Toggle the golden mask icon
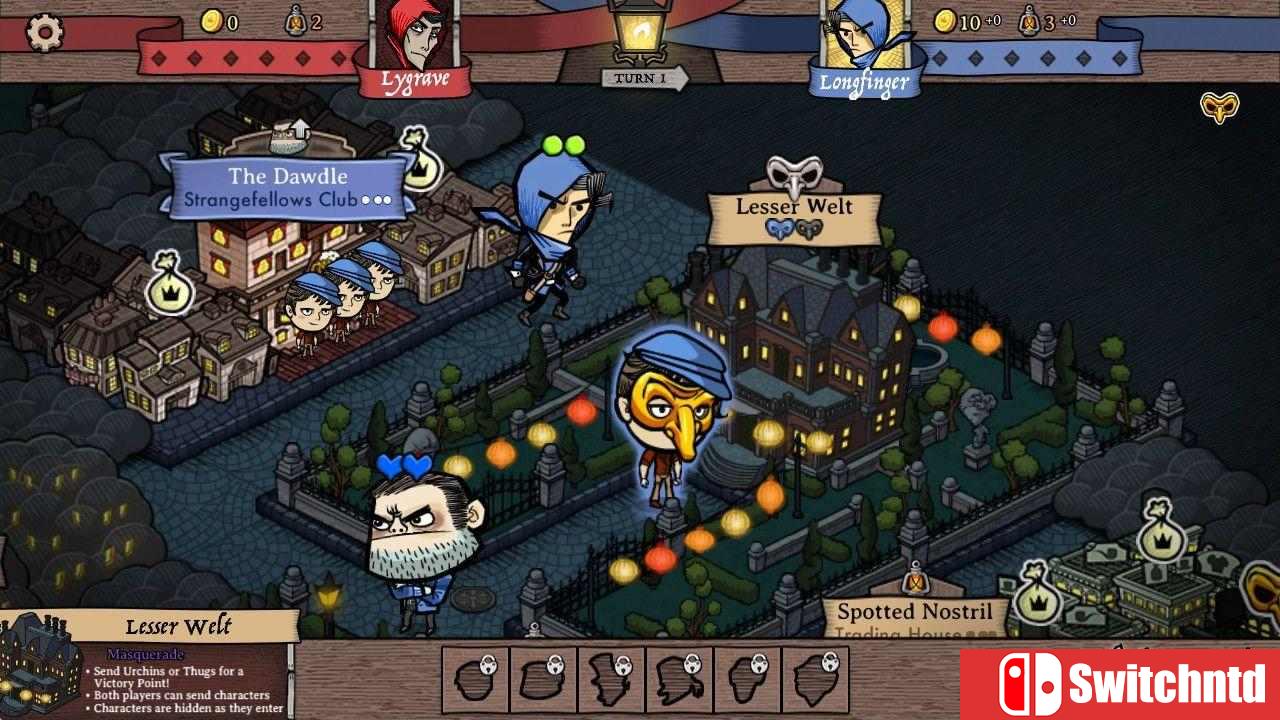Screen dimensions: 1280x720 pos(1219,107)
